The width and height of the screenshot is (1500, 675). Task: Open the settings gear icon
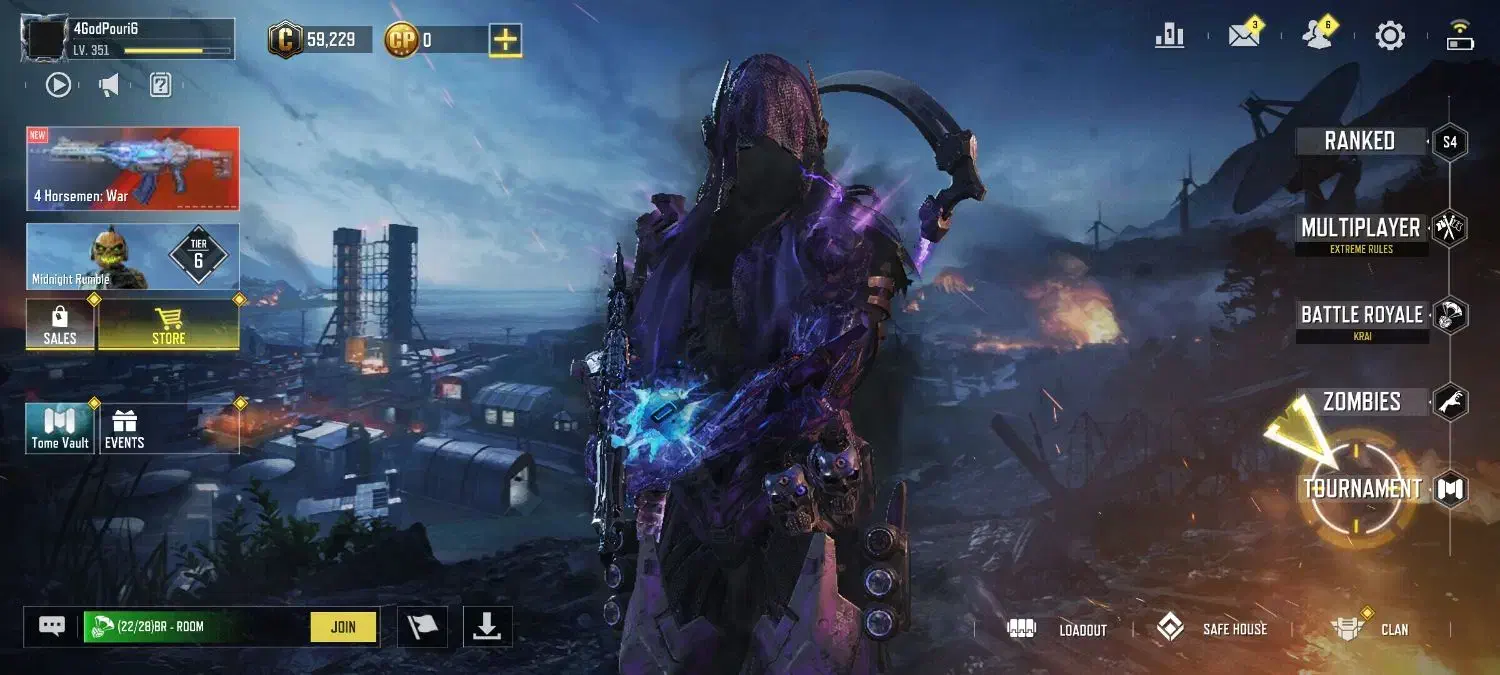coord(1390,37)
